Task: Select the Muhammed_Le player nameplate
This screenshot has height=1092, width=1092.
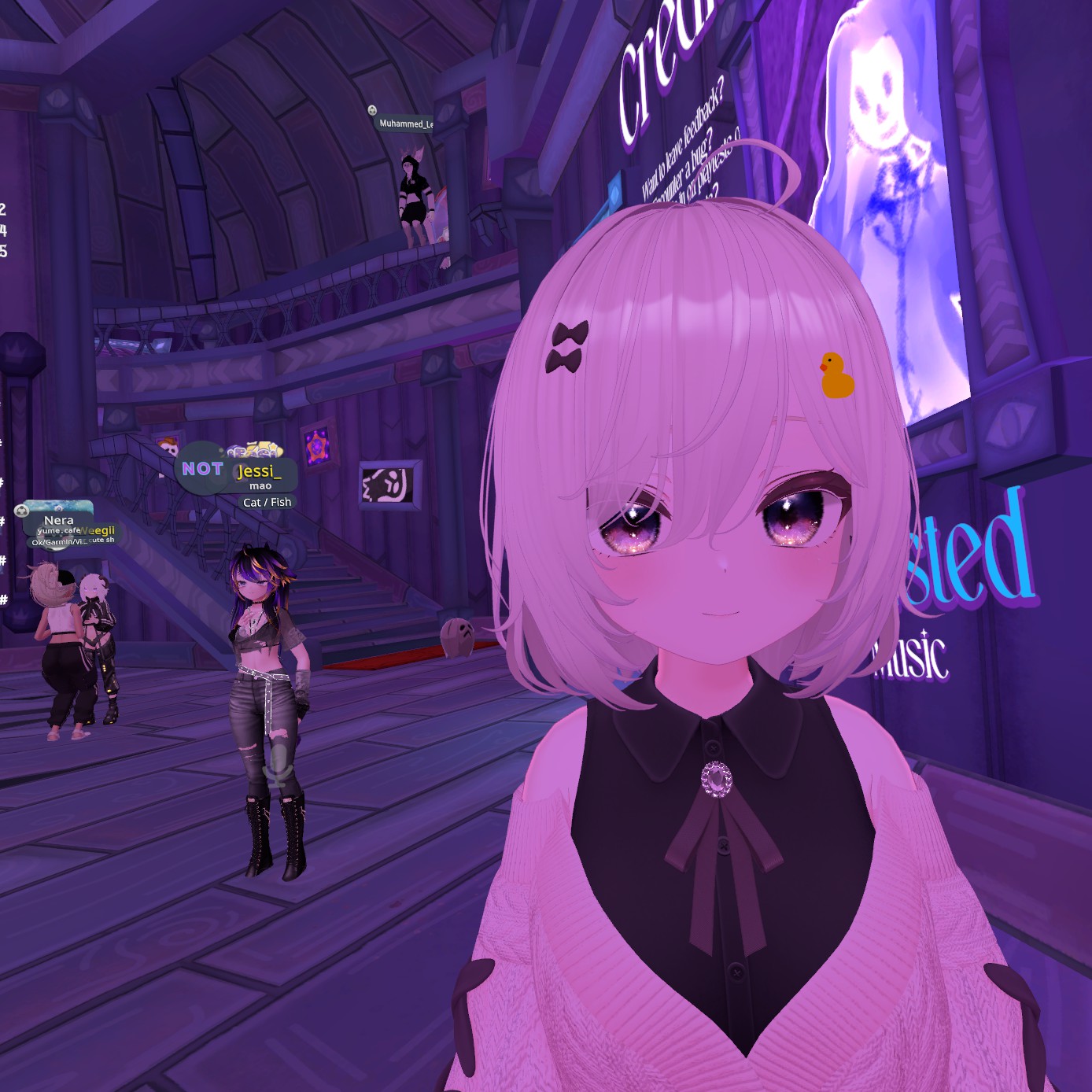Action: click(405, 124)
